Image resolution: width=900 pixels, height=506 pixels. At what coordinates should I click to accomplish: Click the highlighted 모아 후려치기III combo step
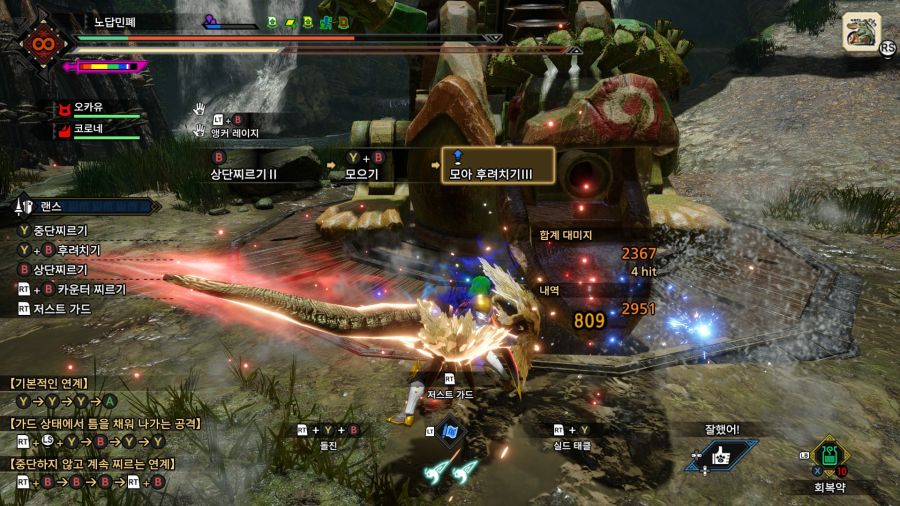(x=498, y=167)
